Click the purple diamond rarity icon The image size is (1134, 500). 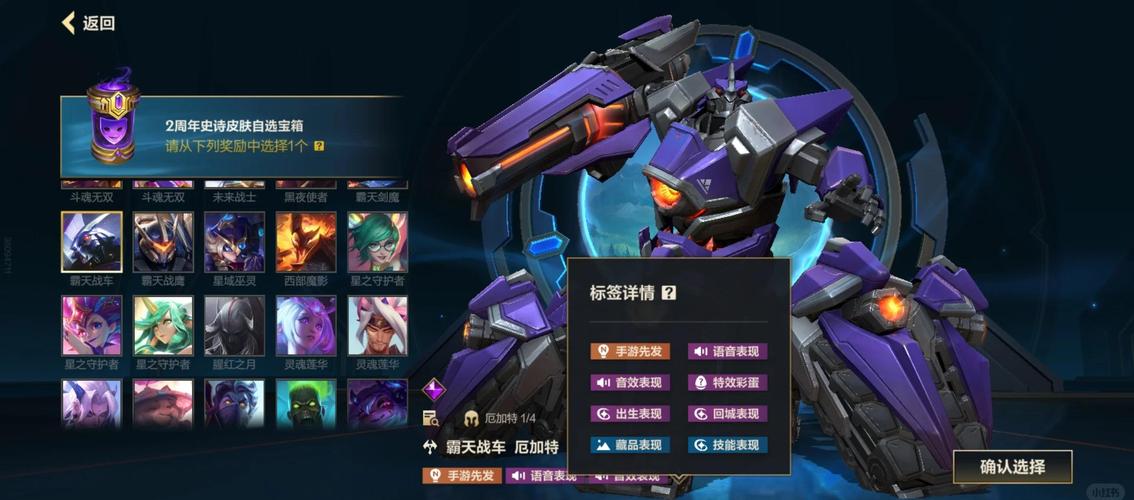coord(433,389)
